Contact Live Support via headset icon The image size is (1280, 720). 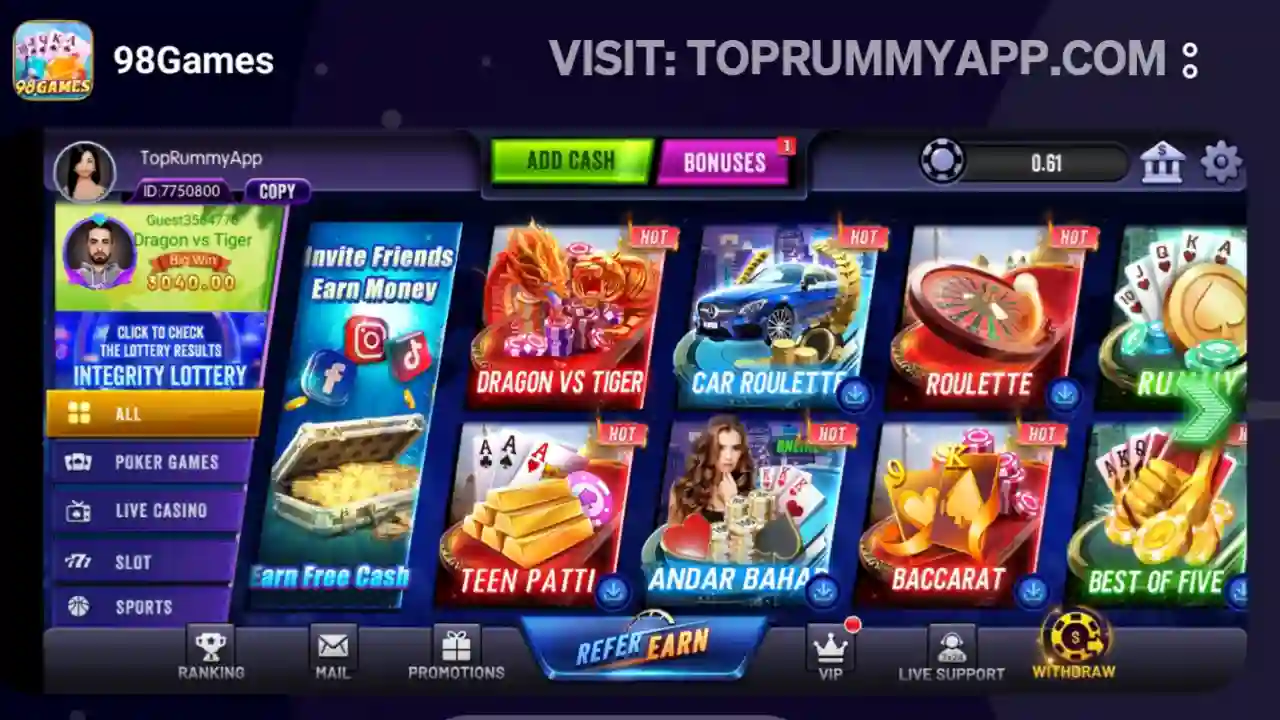[952, 647]
